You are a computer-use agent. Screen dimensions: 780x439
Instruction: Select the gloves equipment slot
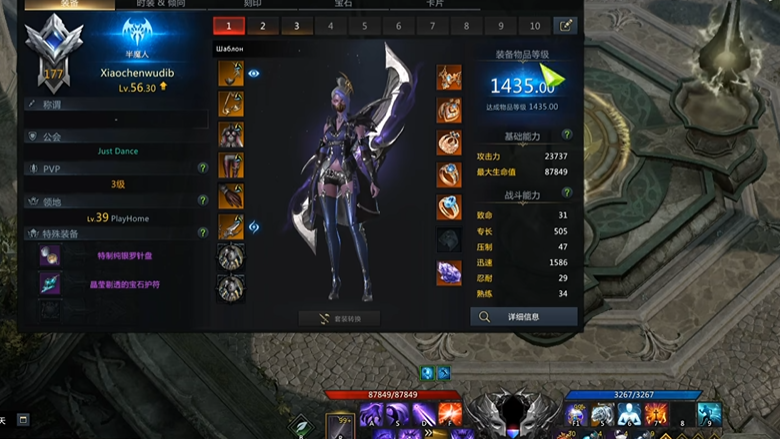click(x=230, y=196)
